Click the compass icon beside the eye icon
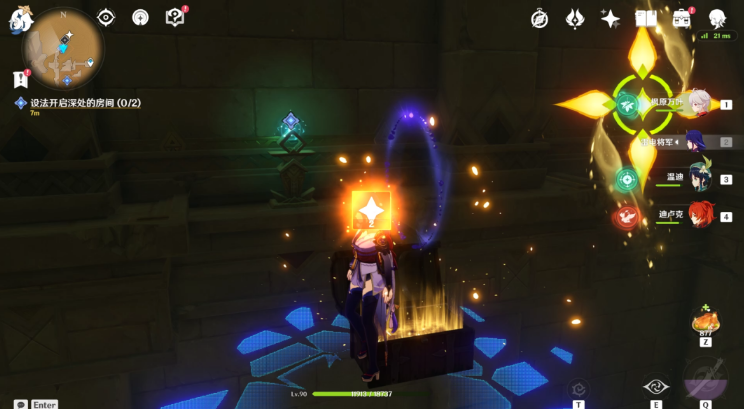The image size is (744, 409). click(x=140, y=18)
